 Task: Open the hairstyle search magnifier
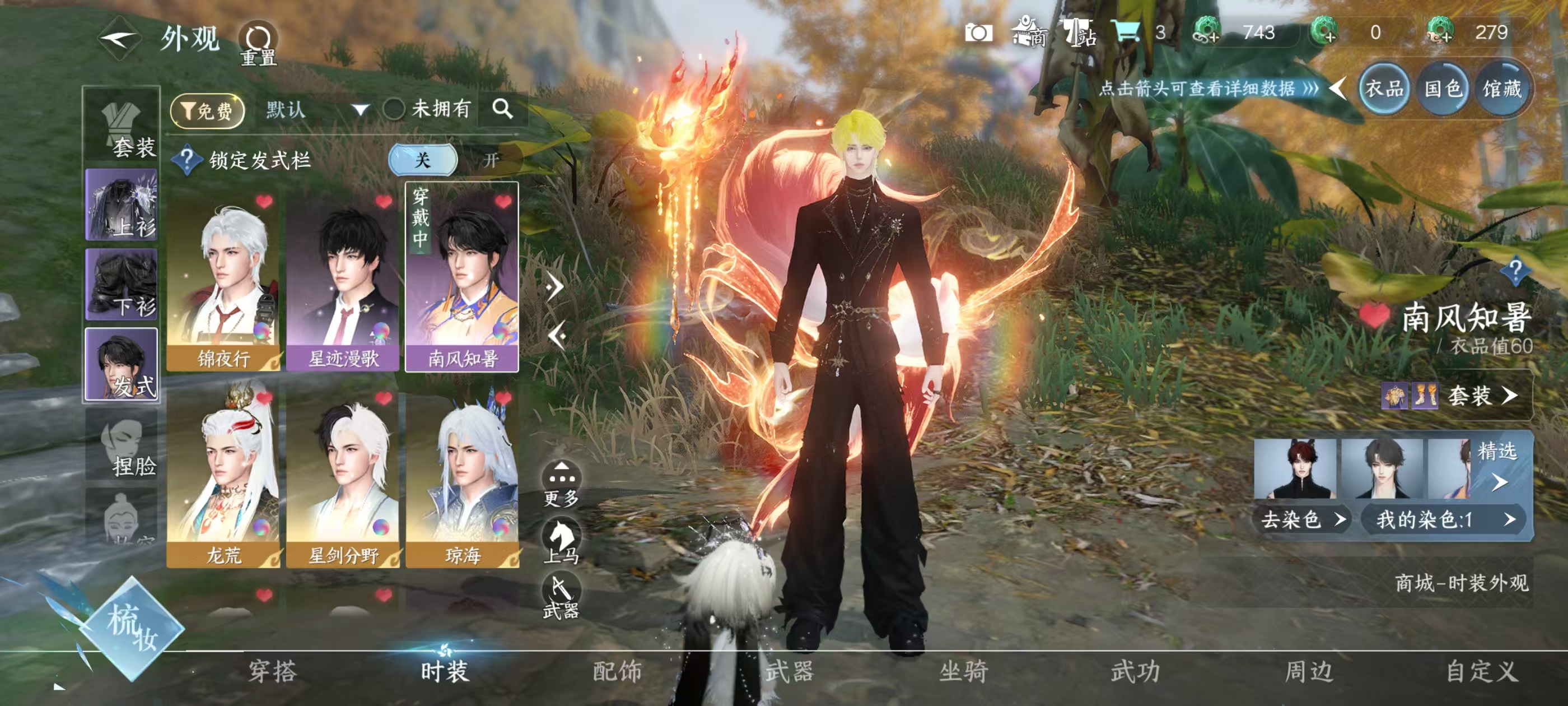(x=502, y=109)
